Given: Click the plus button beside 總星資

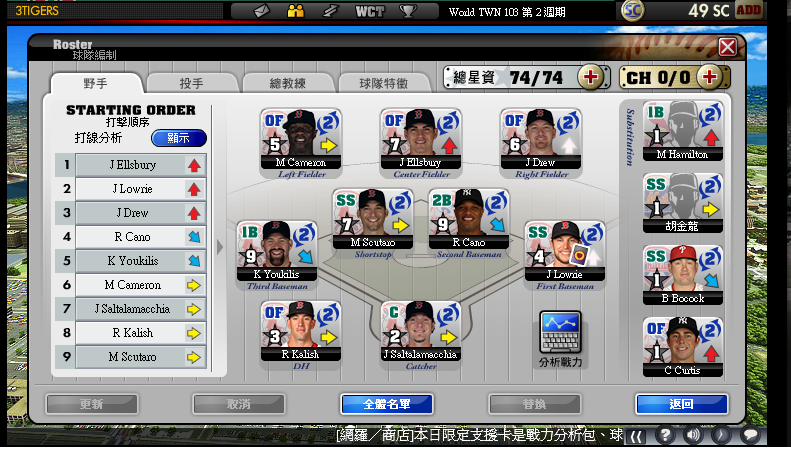Looking at the screenshot, I should [590, 77].
